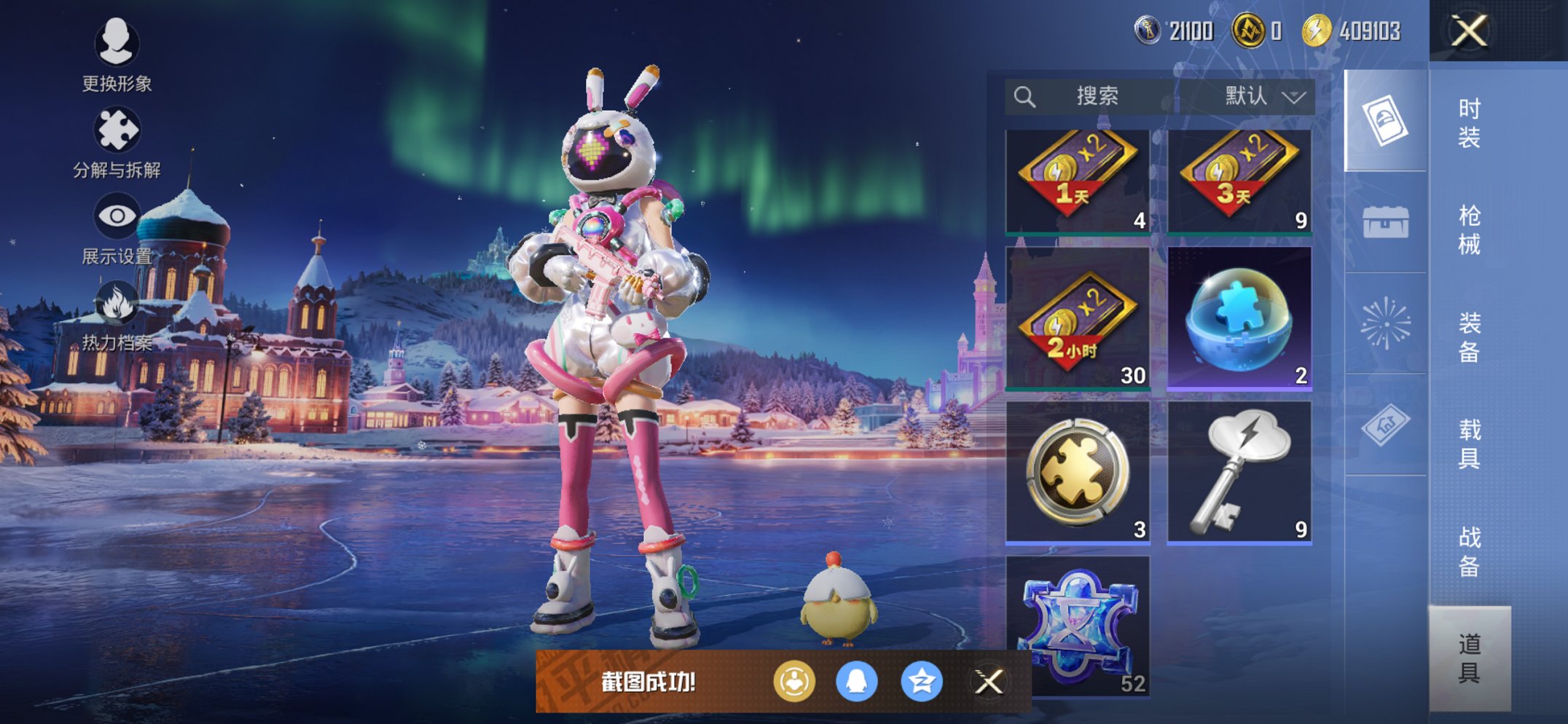Select the gold puzzle coin item

point(1078,472)
